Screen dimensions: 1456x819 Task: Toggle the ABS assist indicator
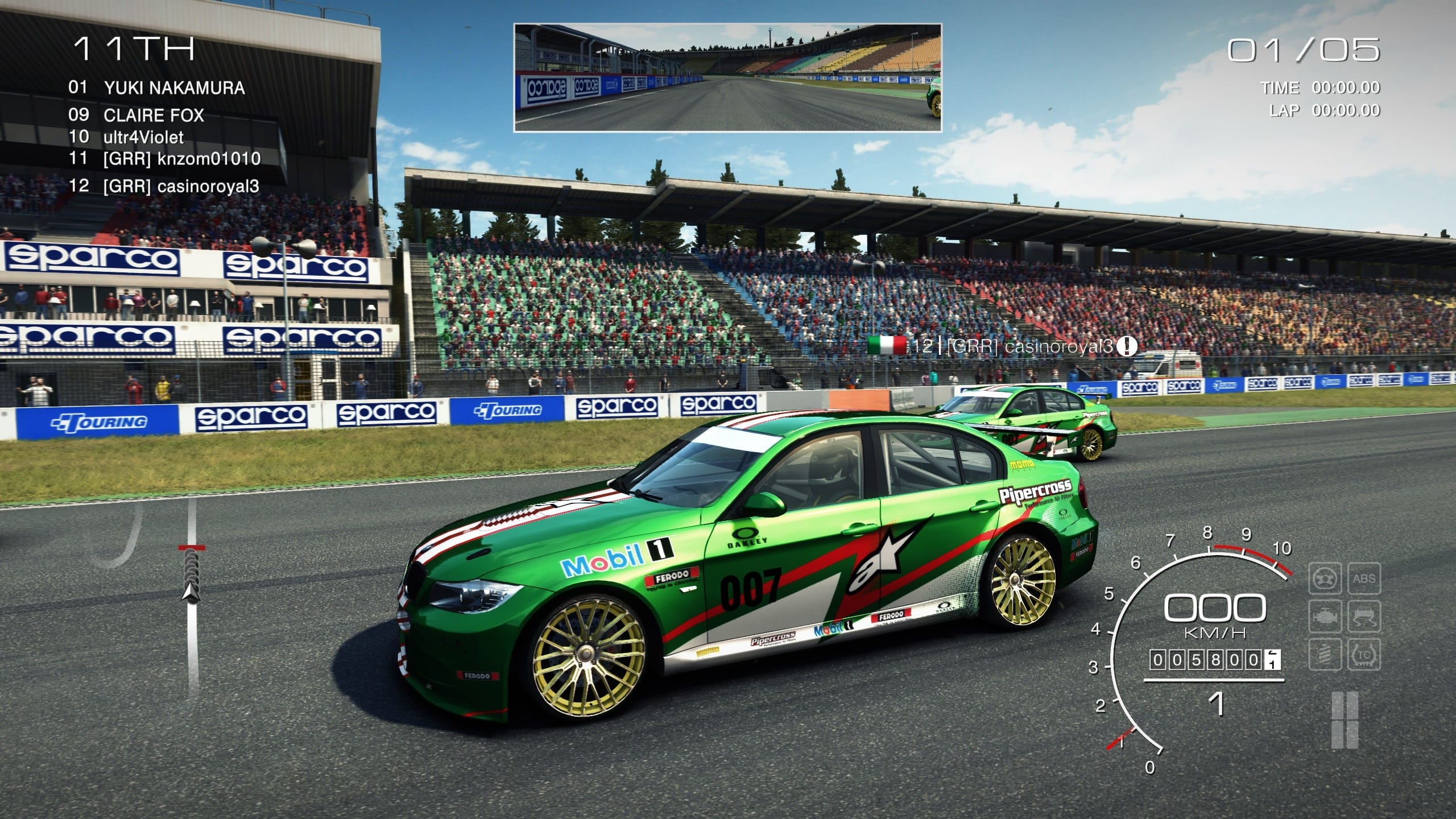[x=1365, y=578]
